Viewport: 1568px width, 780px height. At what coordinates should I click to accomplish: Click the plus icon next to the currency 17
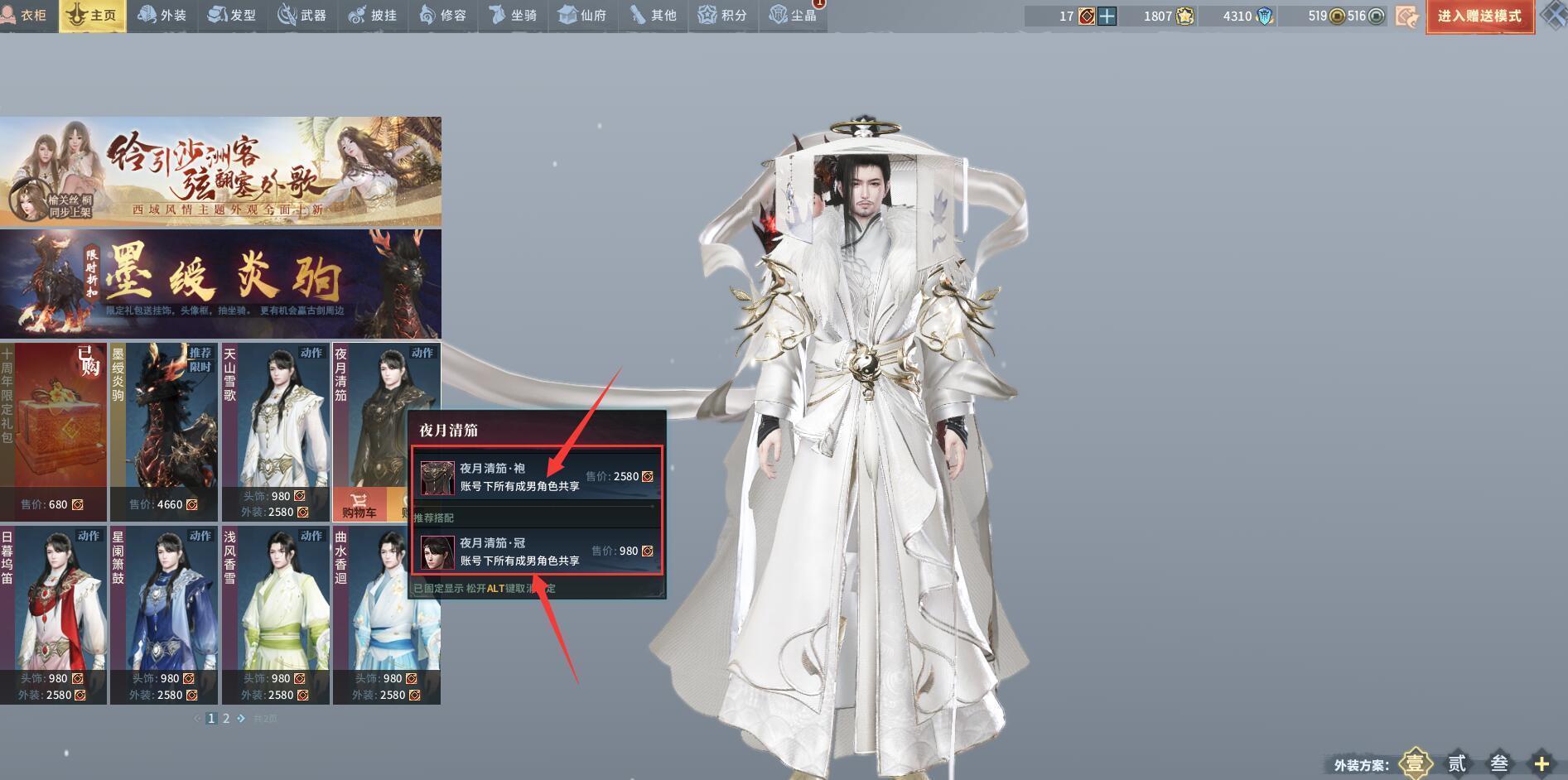(1106, 15)
